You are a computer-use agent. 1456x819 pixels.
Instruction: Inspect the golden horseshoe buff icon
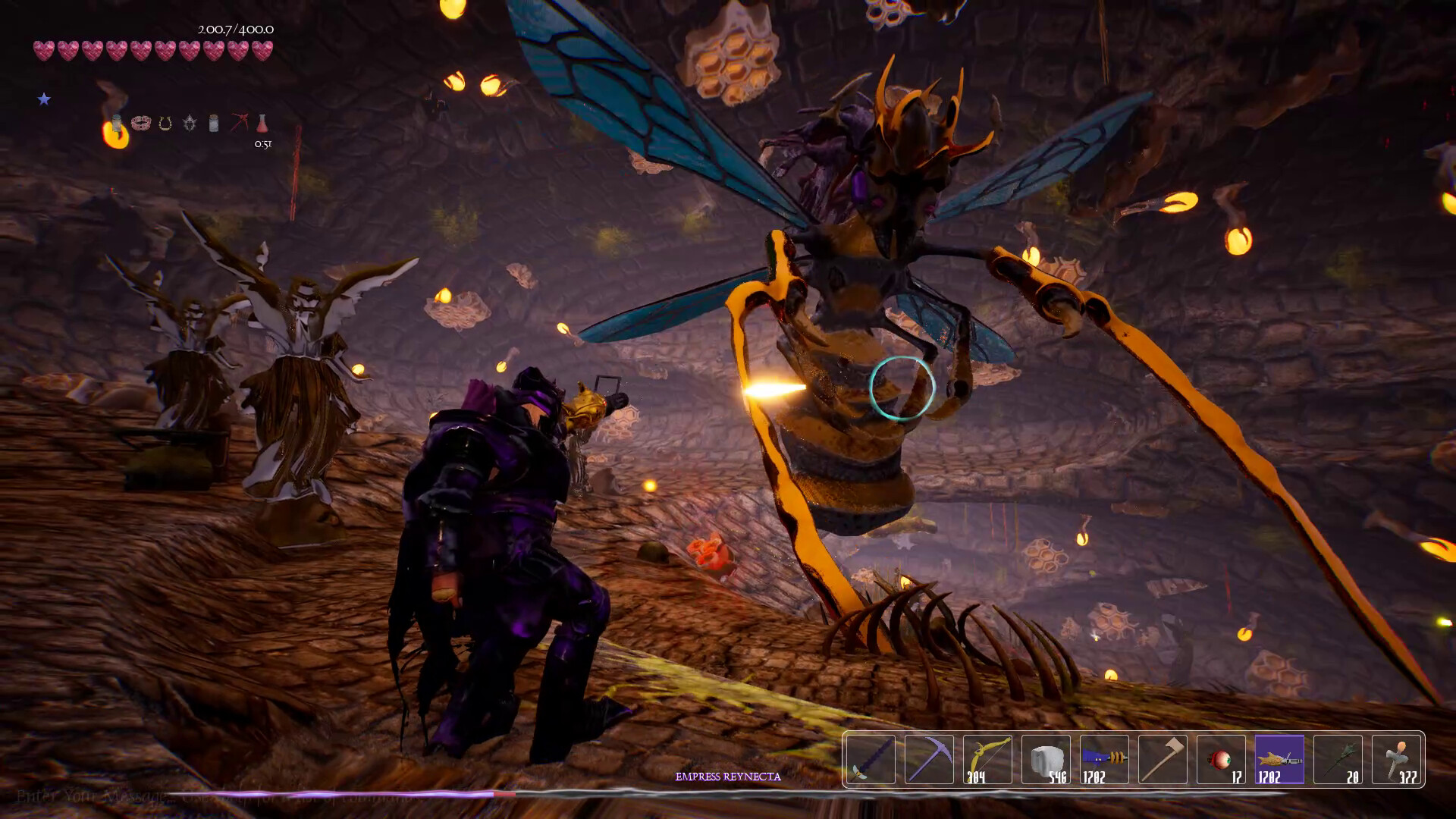point(165,124)
